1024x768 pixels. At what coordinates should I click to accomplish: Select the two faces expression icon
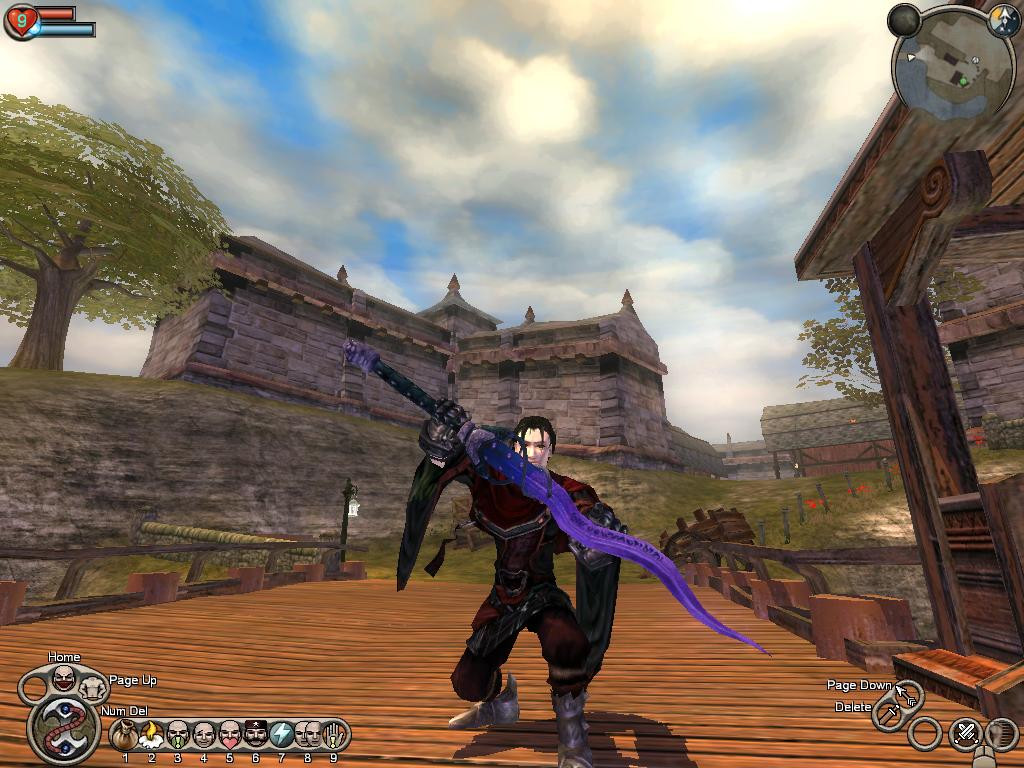click(308, 736)
